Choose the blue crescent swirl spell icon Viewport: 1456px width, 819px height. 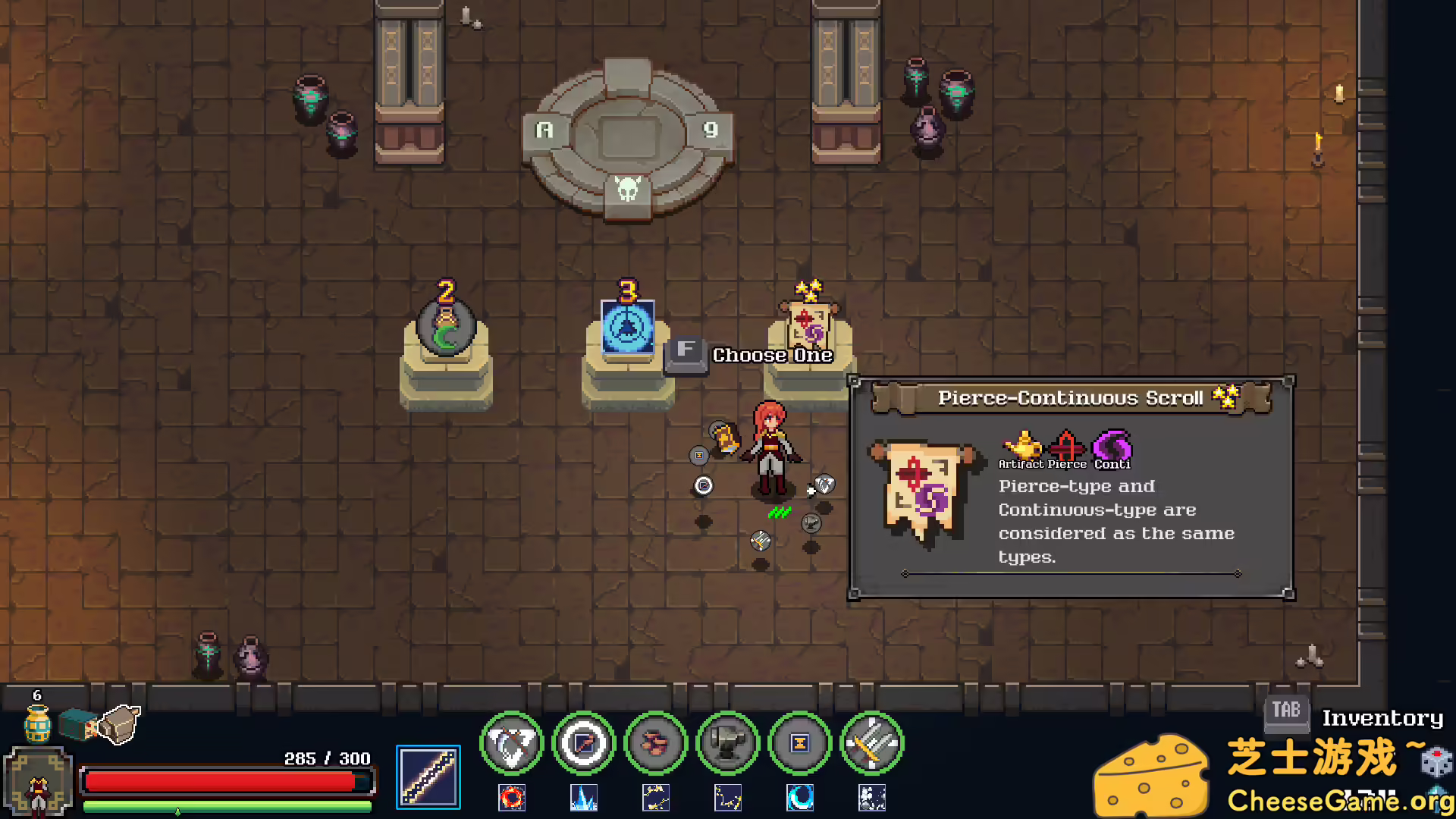tap(800, 798)
